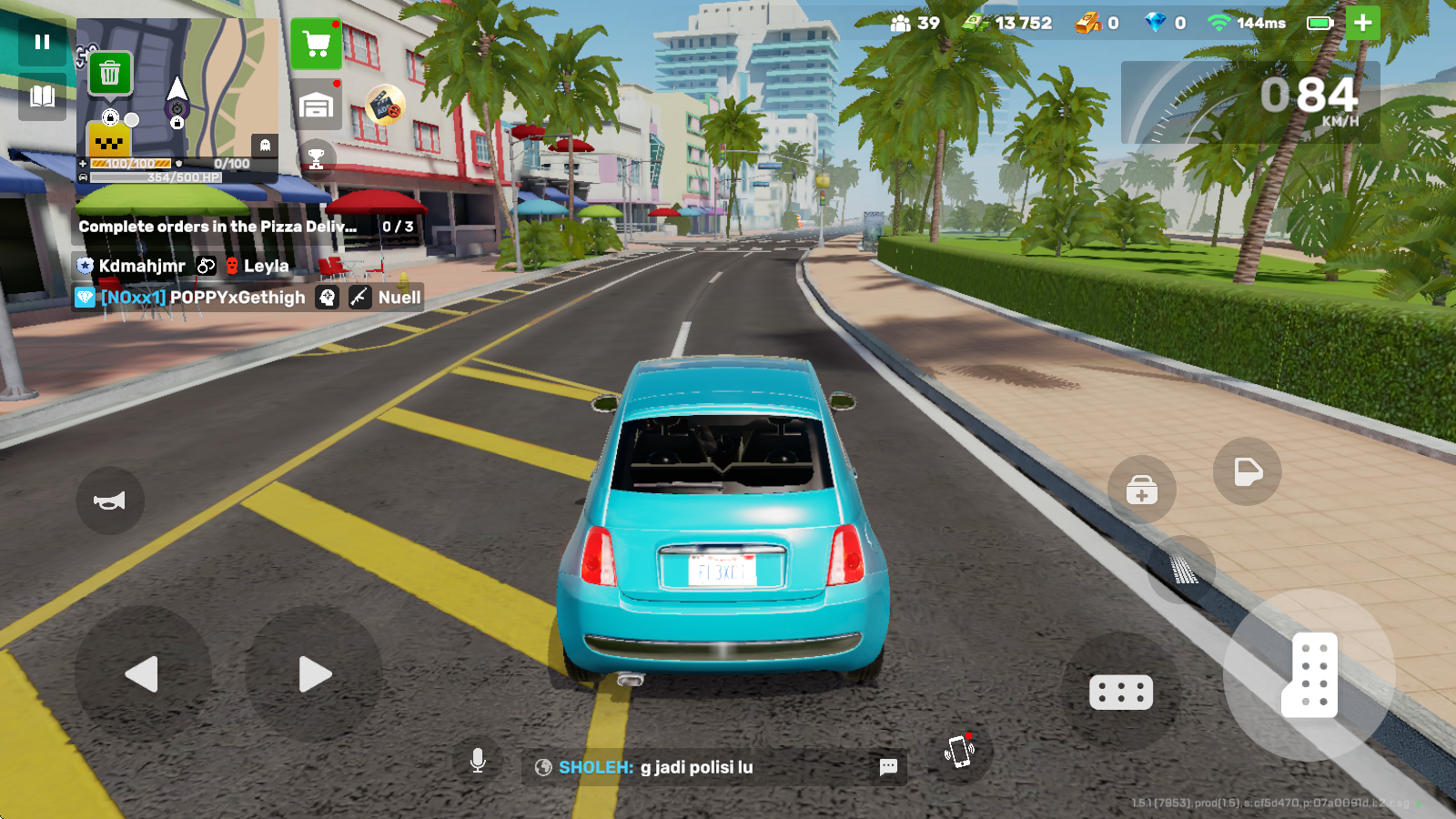Steer left with the left arrow

(142, 674)
